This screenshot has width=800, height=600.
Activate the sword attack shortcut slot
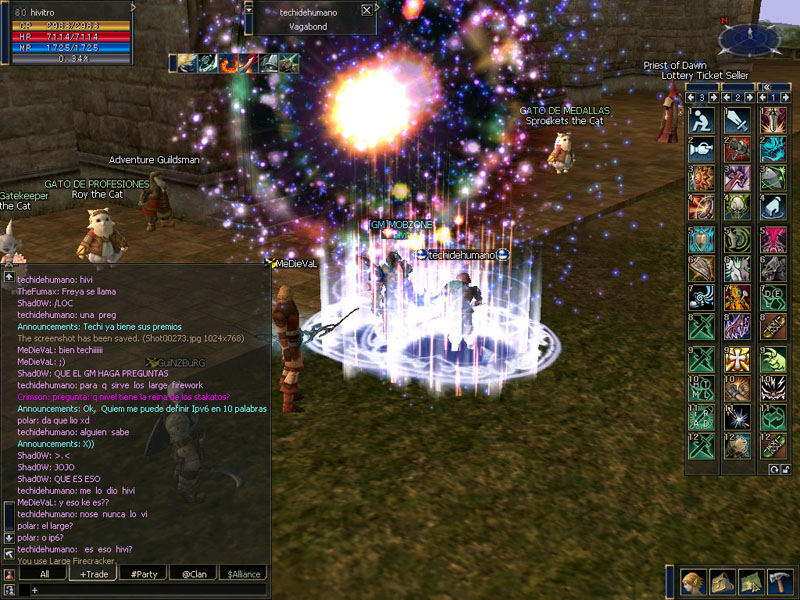click(737, 120)
